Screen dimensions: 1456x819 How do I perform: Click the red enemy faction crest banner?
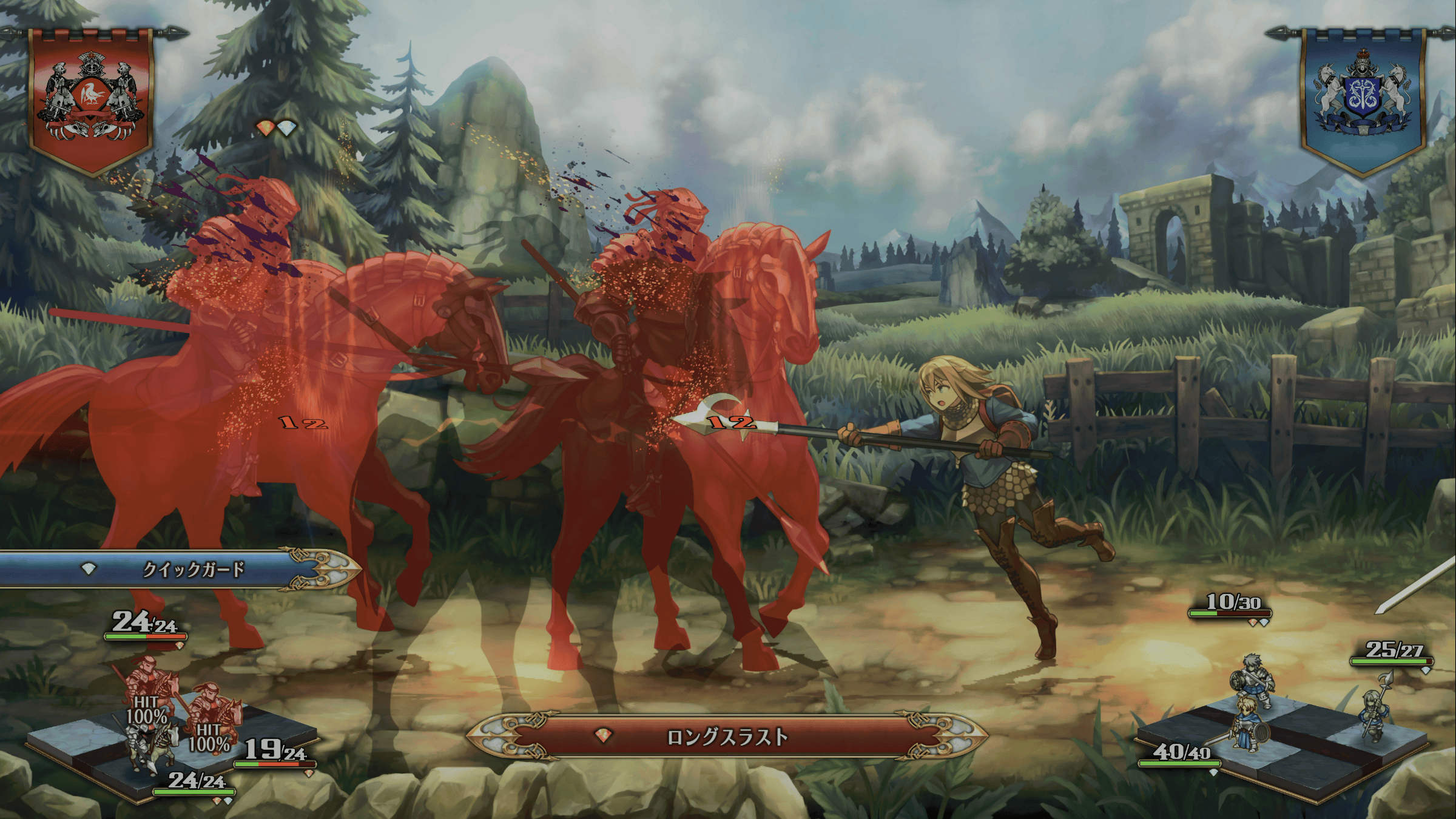point(91,100)
